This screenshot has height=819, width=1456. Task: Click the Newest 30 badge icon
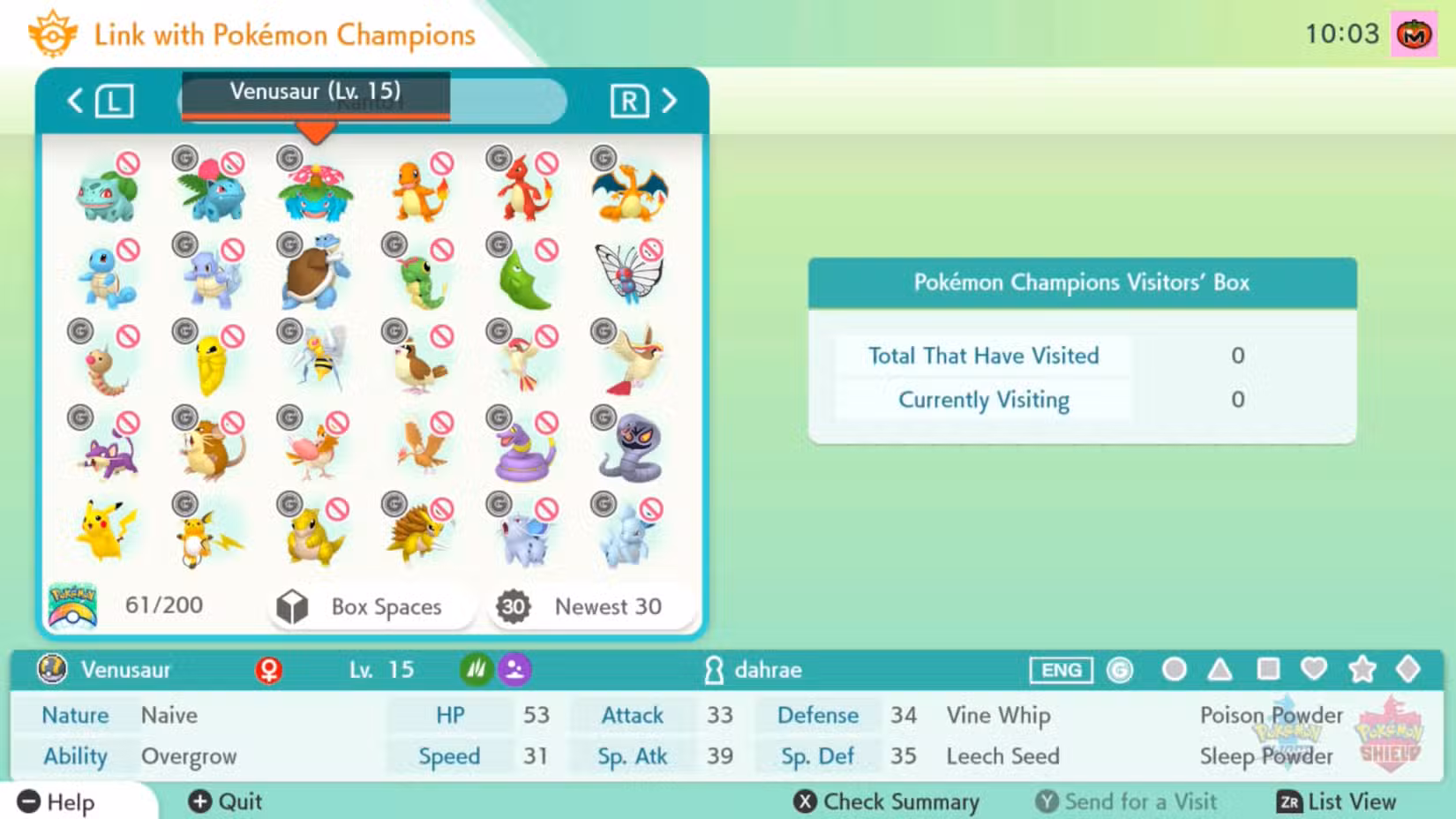(514, 606)
